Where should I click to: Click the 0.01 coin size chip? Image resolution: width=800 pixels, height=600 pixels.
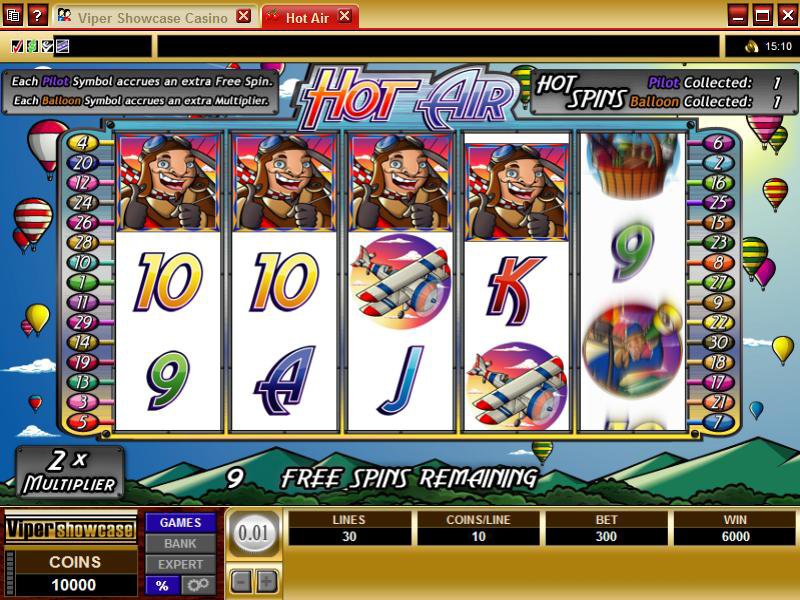[253, 534]
